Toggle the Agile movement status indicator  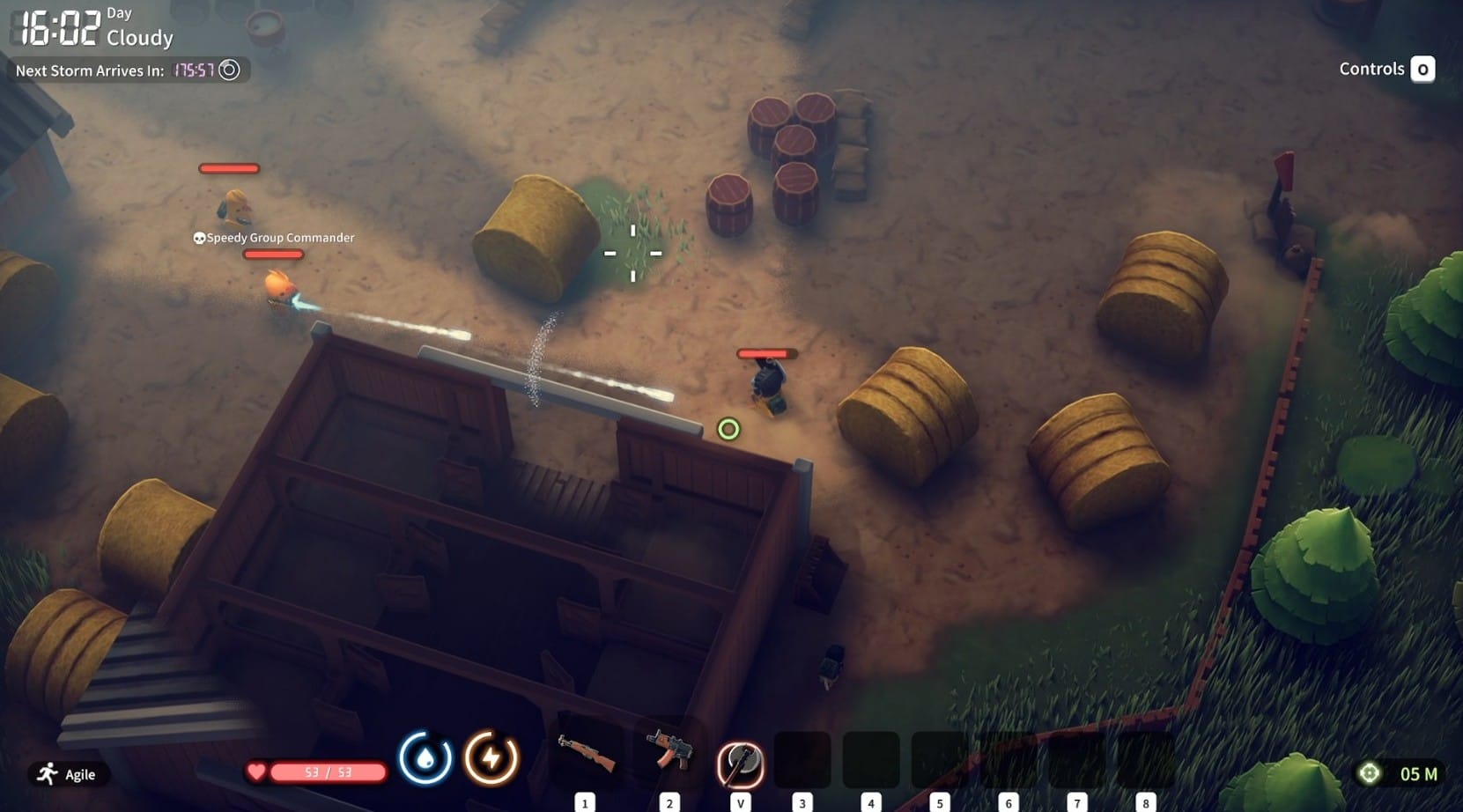pos(67,774)
